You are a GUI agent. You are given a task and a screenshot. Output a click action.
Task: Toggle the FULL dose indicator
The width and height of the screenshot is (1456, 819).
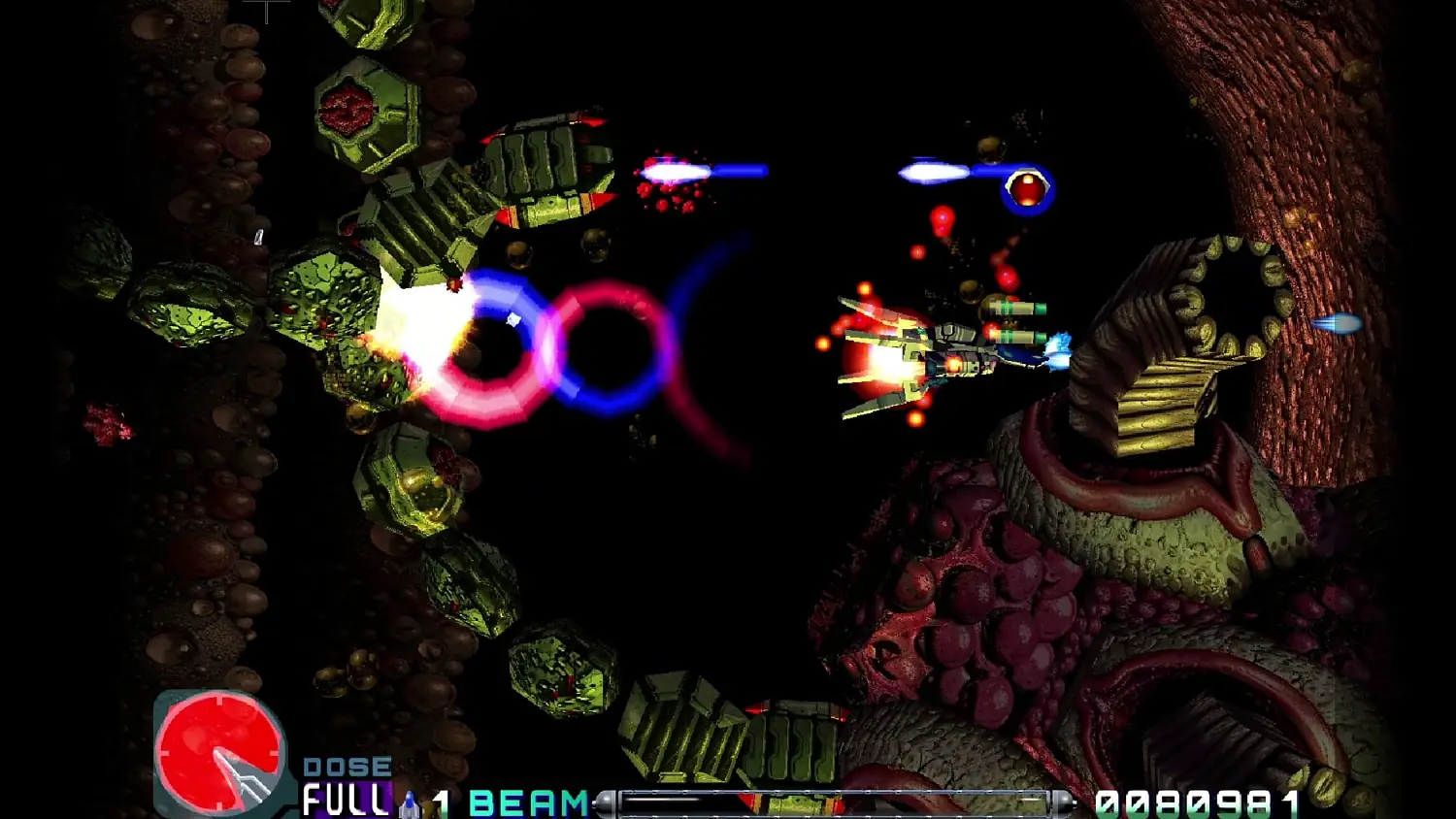click(x=345, y=800)
